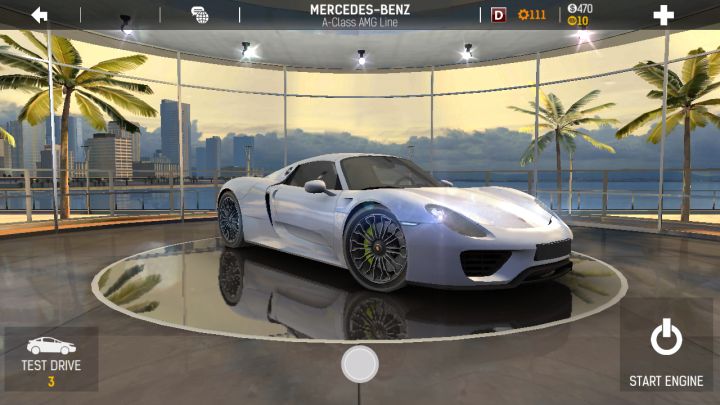
Task: Select the Mercedes-Benz A-Class AMG Line title
Action: click(x=360, y=15)
